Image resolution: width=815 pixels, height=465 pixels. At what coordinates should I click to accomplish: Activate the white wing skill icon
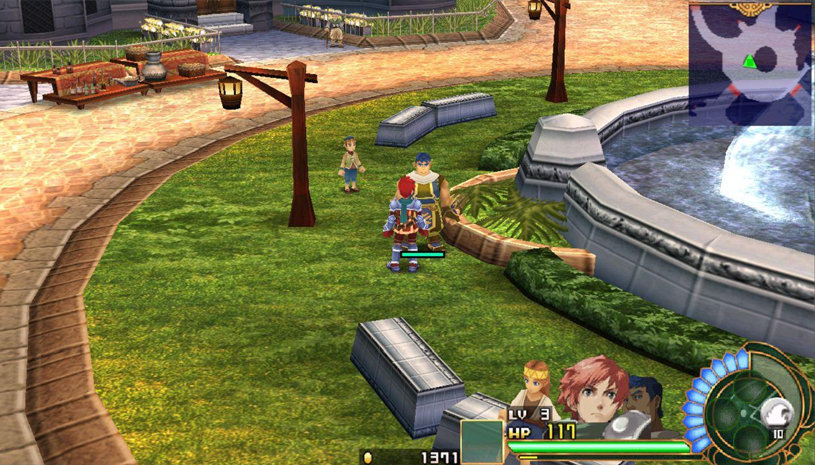coord(776,411)
